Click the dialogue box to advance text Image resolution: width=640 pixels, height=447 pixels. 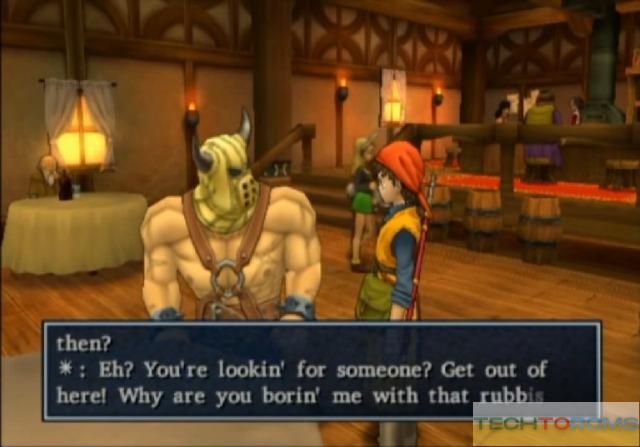(320, 368)
